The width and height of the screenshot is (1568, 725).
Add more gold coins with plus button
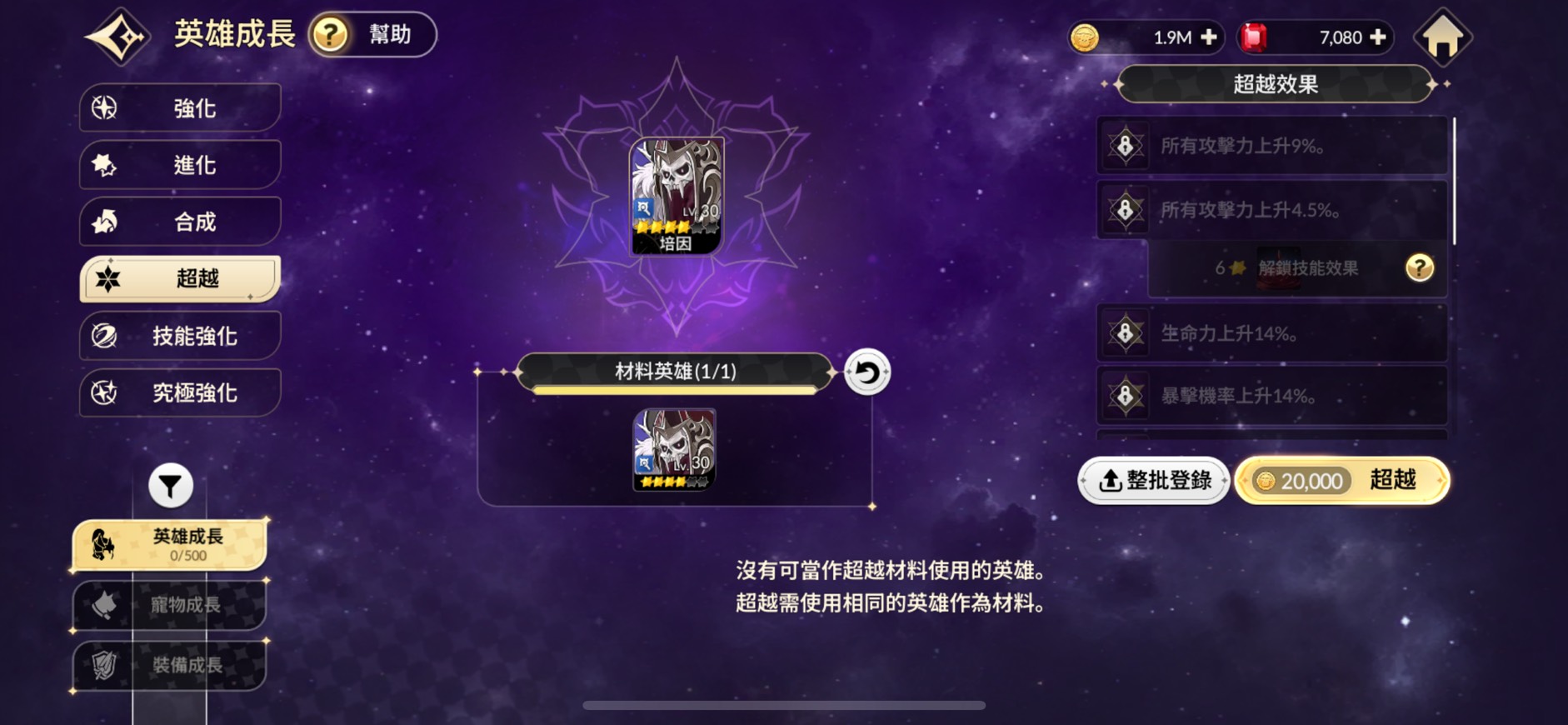click(x=1209, y=37)
